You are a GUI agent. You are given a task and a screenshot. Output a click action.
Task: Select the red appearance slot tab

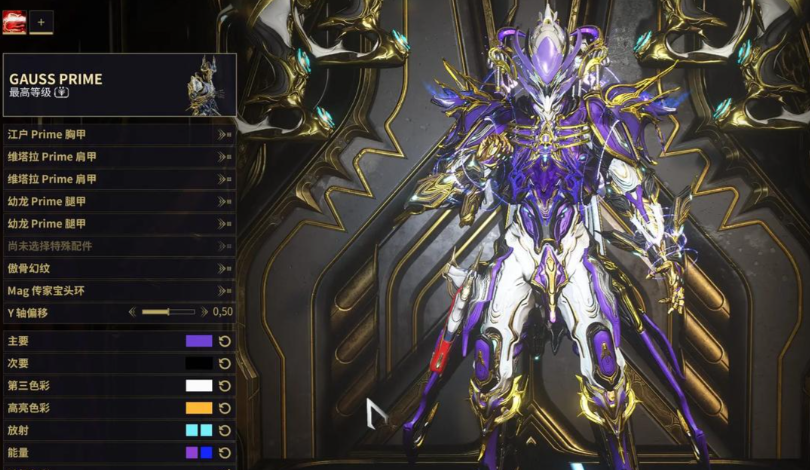click(x=14, y=21)
